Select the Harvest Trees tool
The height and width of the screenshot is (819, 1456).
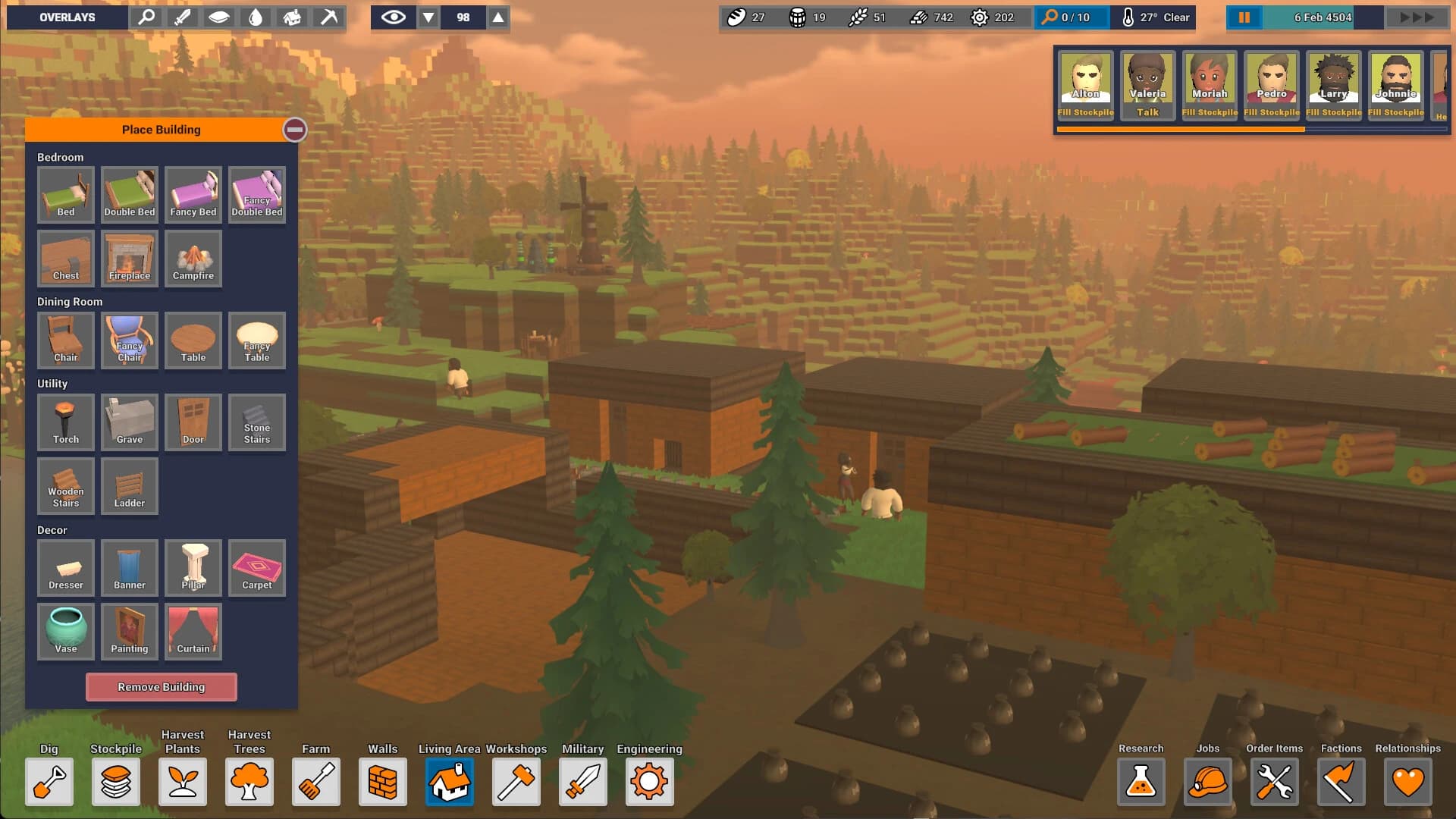pos(249,782)
